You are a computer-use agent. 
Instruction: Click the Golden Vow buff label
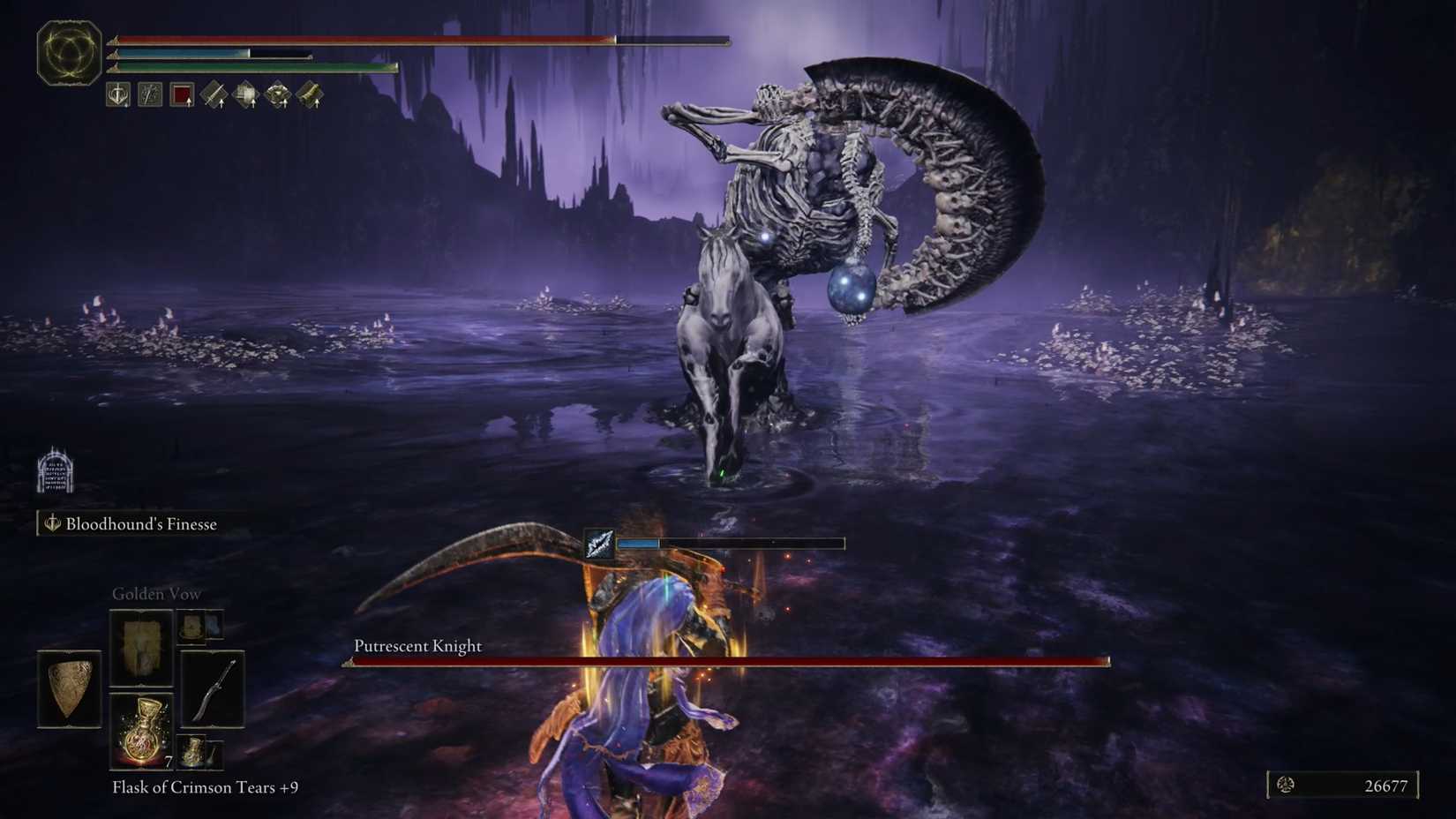(x=156, y=593)
